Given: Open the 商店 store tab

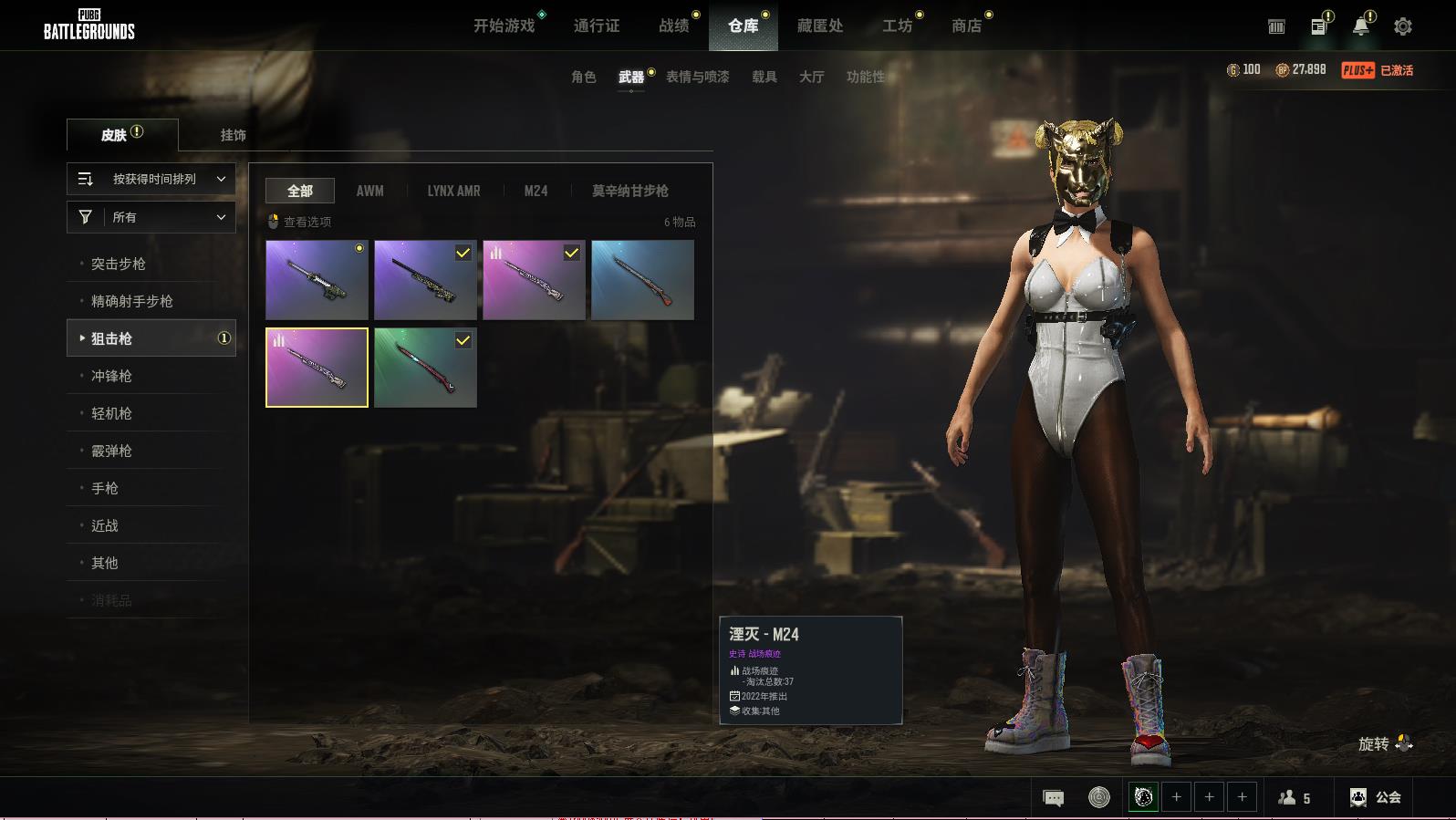Looking at the screenshot, I should point(966,26).
